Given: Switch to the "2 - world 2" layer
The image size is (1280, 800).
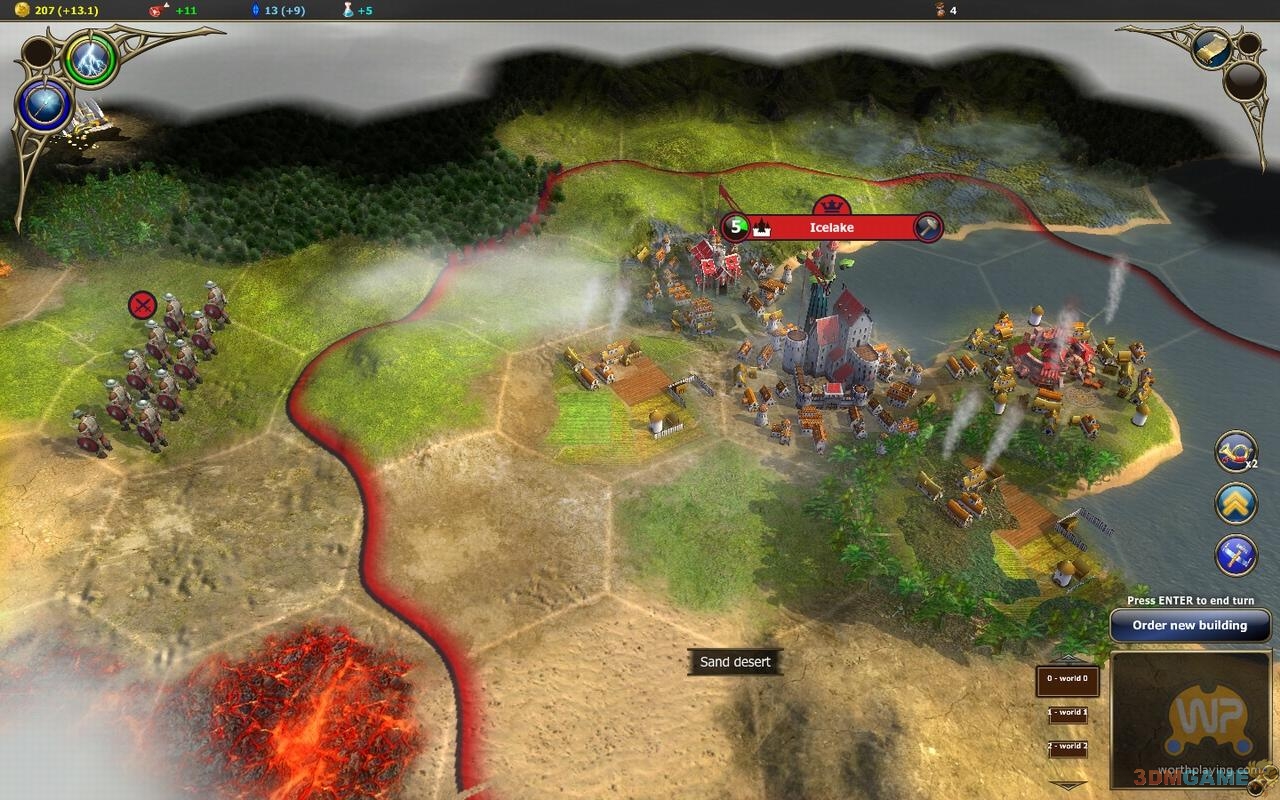Looking at the screenshot, I should point(1067,747).
